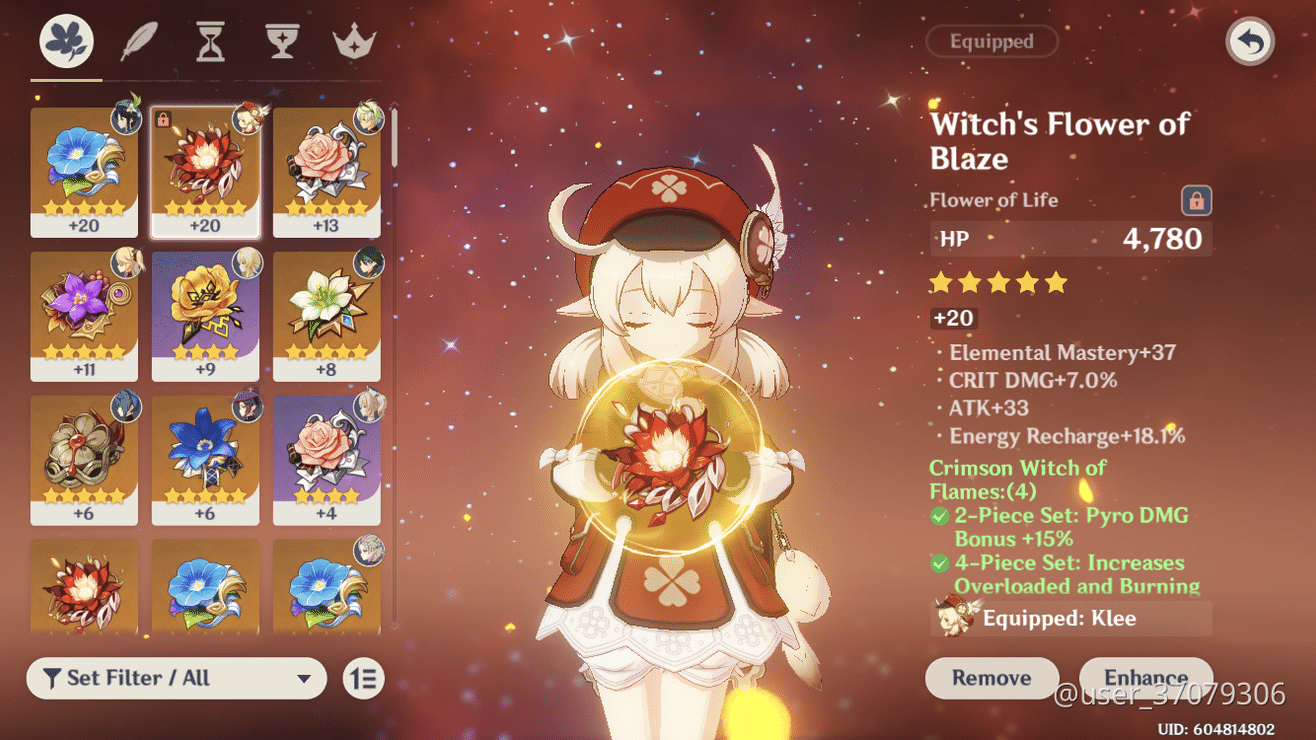Click the sort order icon beside Set Filter
The width and height of the screenshot is (1316, 740).
[360, 678]
